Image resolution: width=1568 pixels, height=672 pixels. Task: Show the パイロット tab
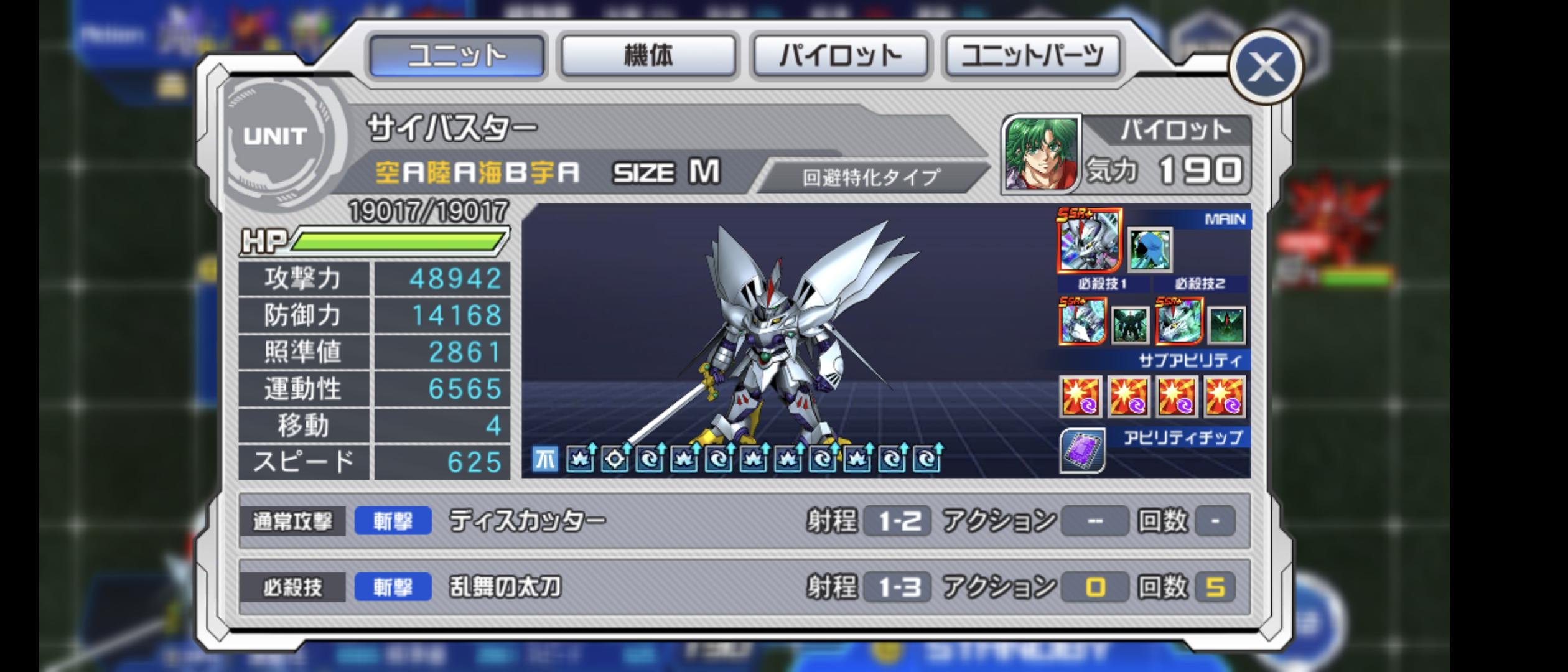[840, 56]
